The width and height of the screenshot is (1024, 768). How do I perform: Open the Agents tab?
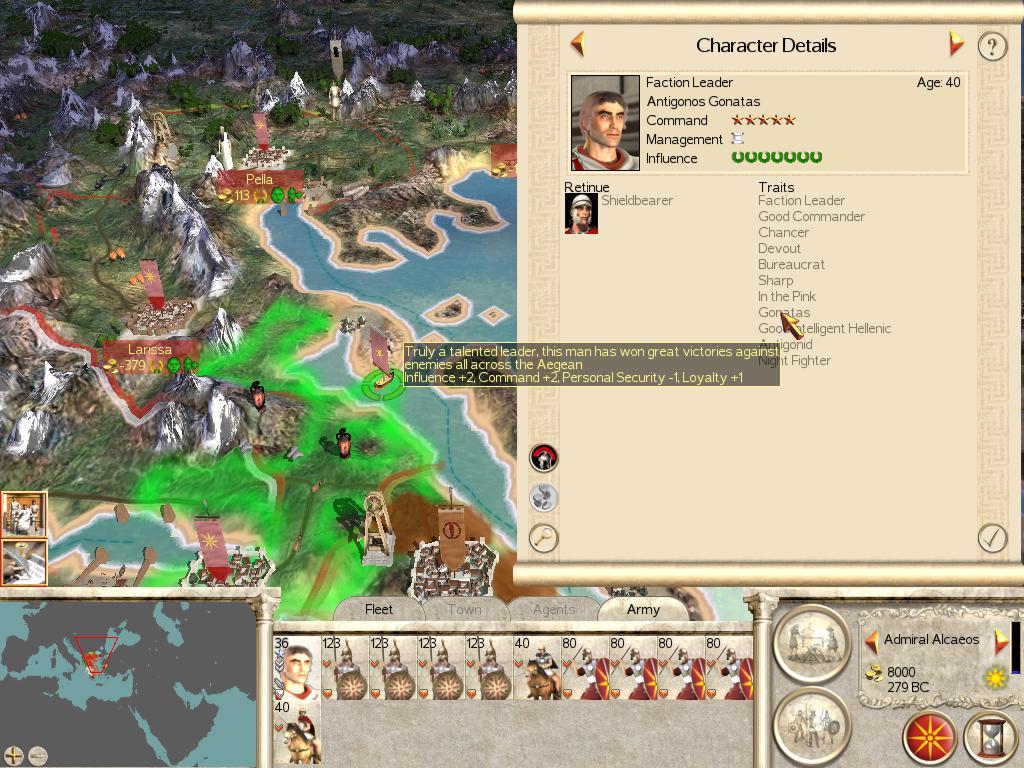click(553, 609)
